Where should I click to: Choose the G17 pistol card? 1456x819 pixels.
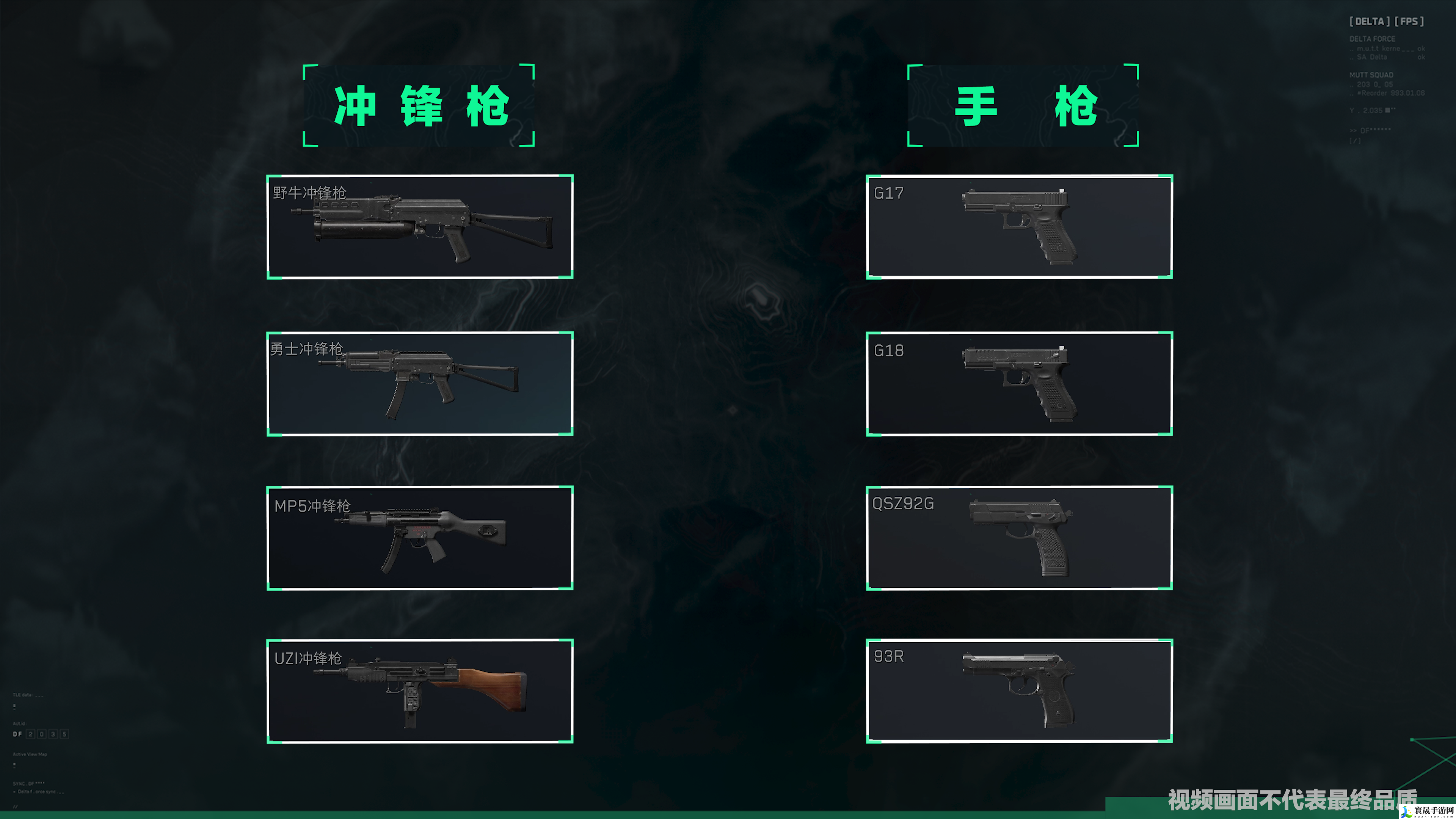pos(1019,227)
